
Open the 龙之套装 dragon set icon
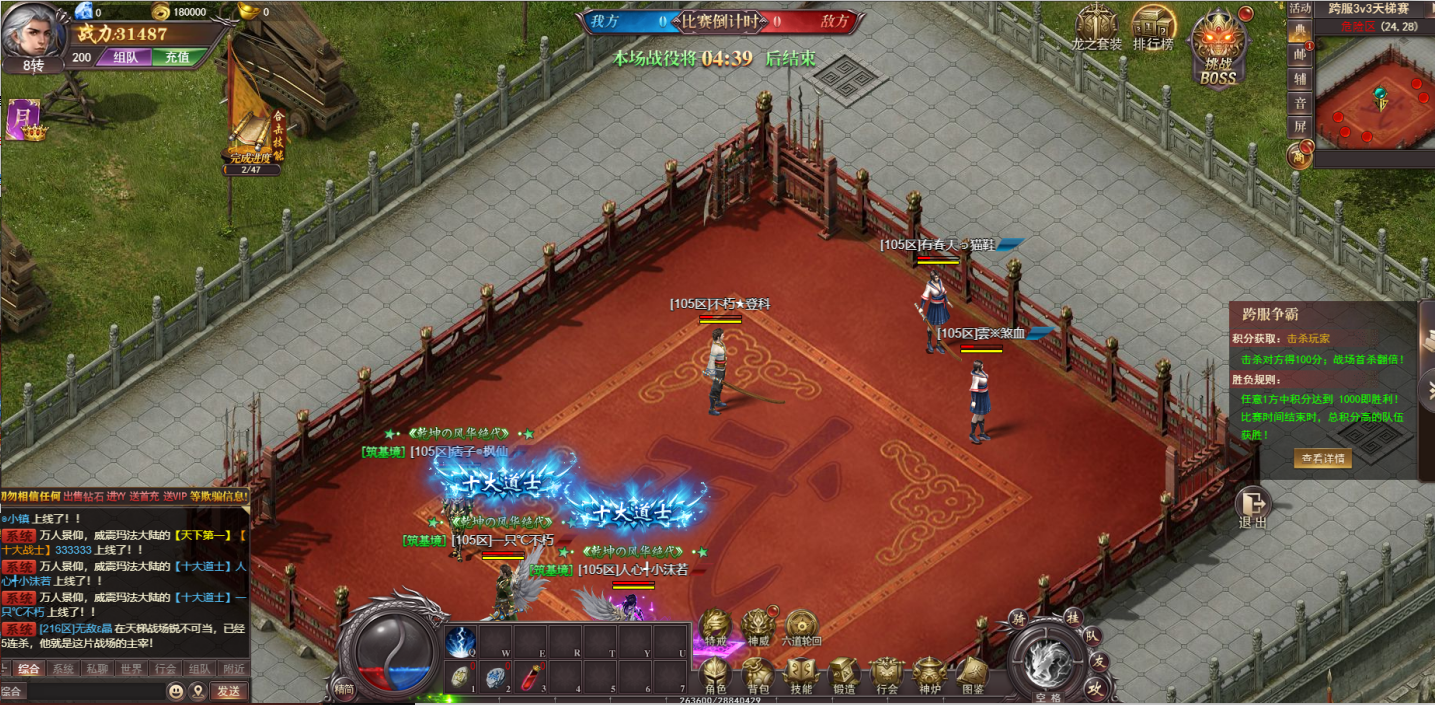(1097, 28)
